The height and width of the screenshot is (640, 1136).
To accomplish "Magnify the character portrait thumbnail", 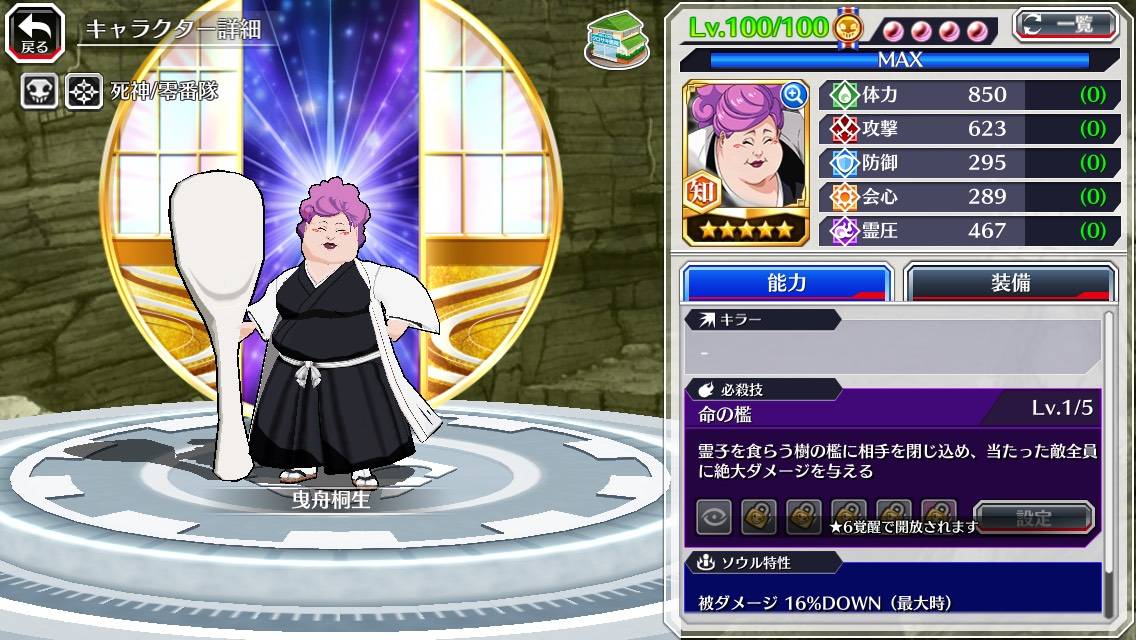I will pos(794,95).
